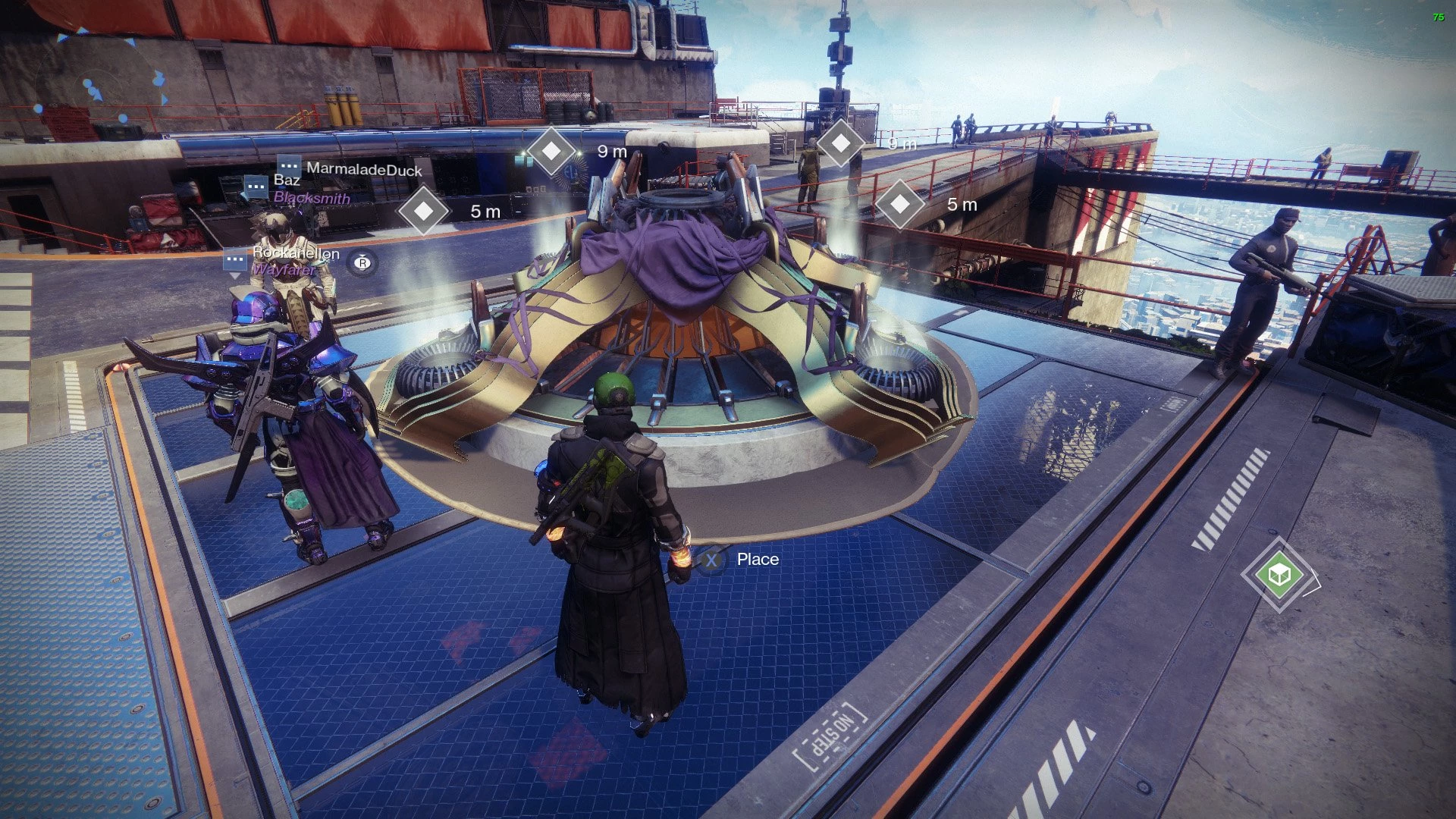Choose the Baz Blacksmith player nameplate

[x=311, y=189]
